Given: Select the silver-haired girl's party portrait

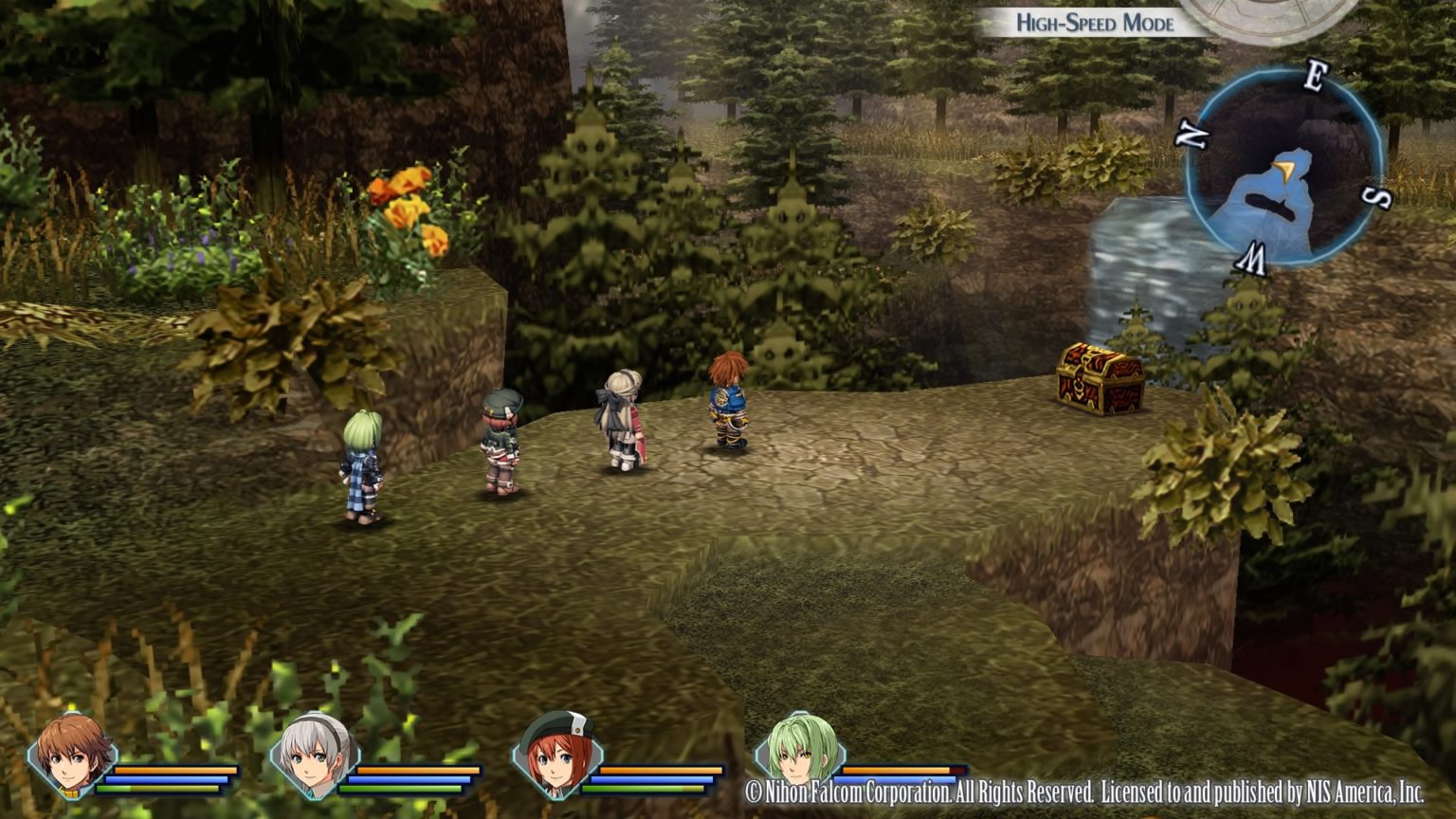Looking at the screenshot, I should [315, 755].
